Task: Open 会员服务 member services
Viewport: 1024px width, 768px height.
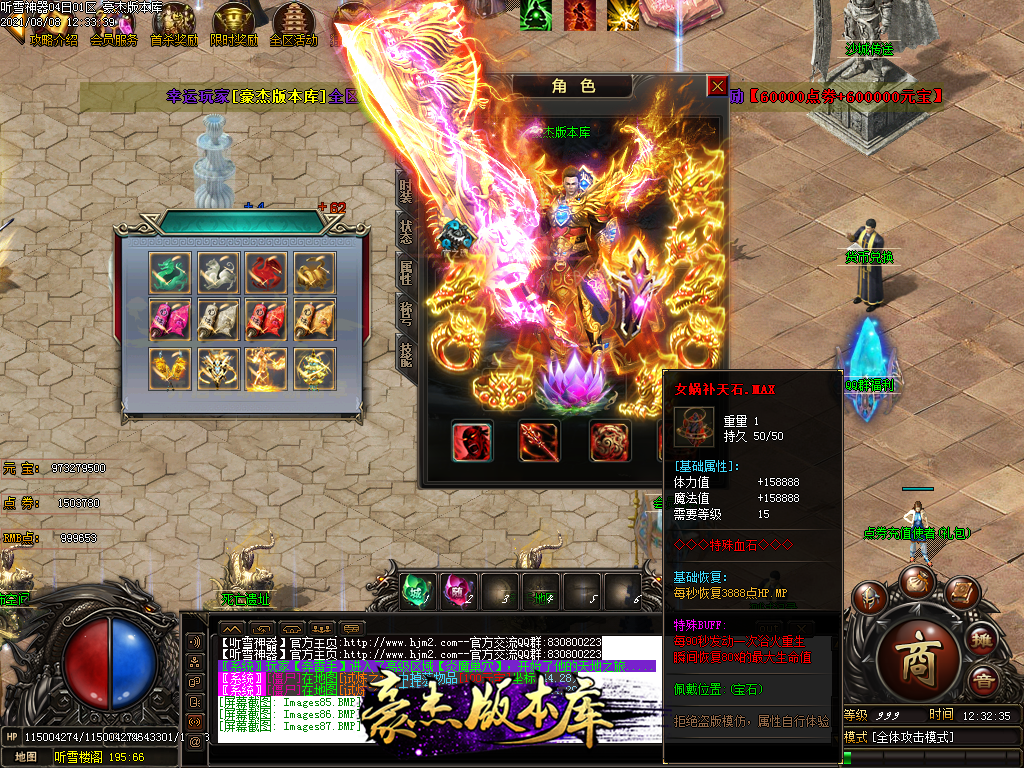Action: point(114,26)
